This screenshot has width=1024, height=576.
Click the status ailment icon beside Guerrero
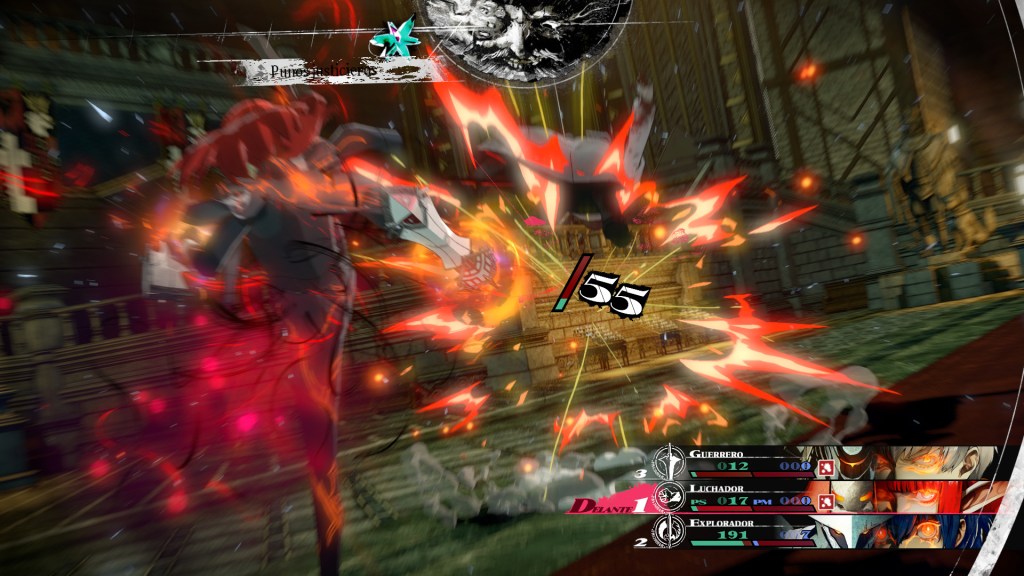click(826, 466)
